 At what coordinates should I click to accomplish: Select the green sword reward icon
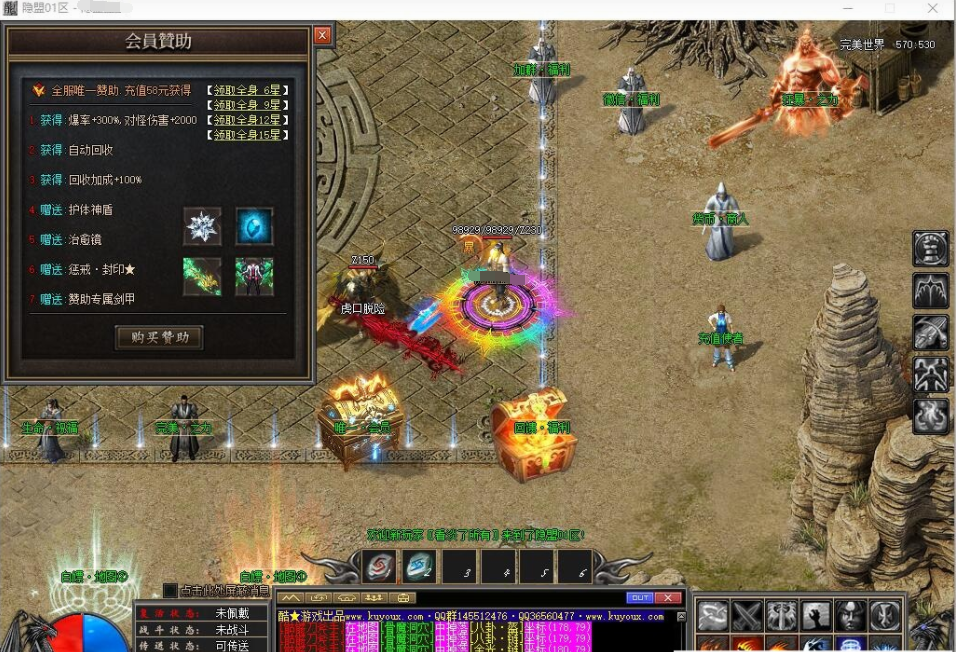202,277
